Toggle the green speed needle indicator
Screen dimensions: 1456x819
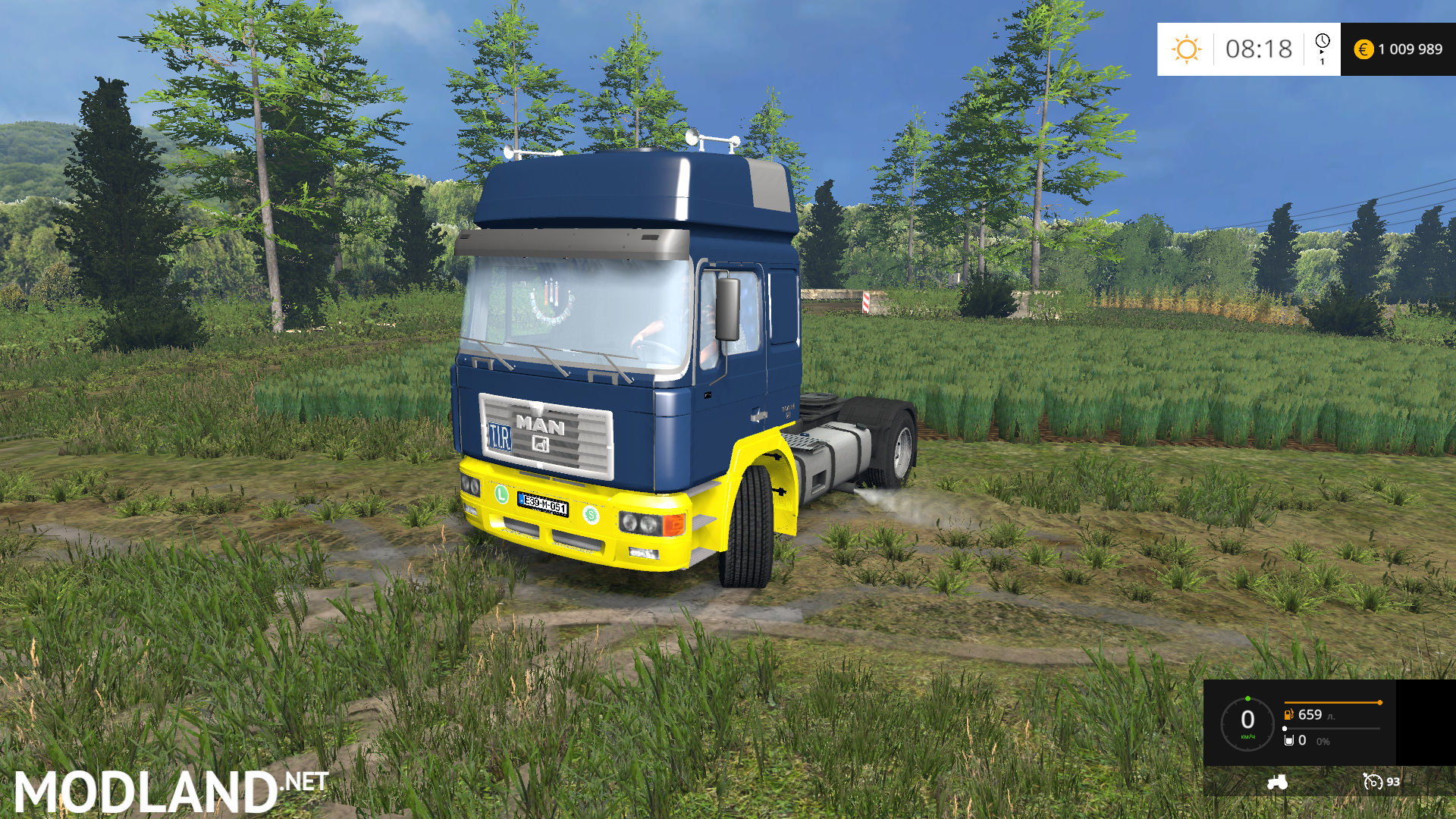(1247, 698)
